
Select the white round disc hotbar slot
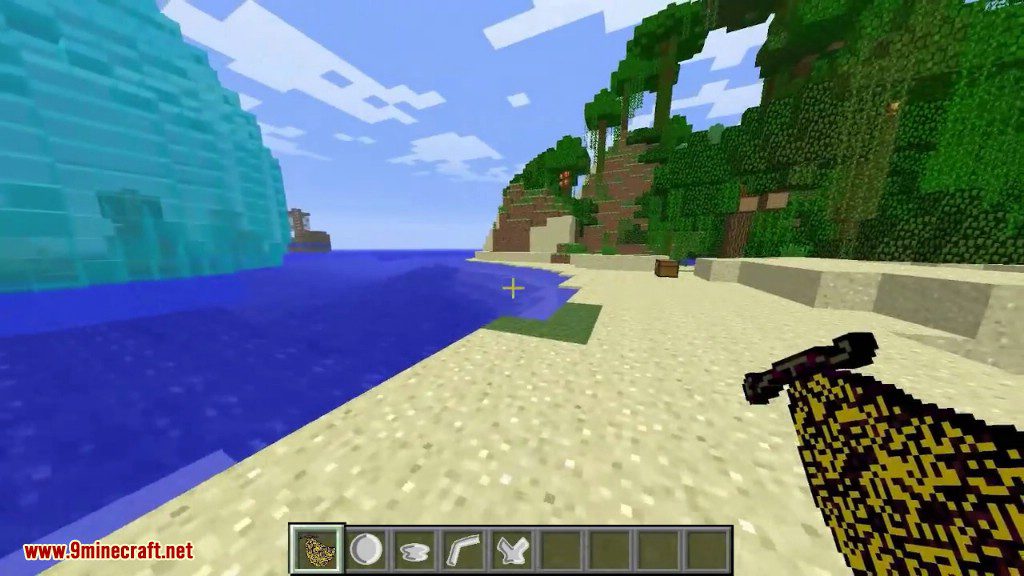(x=366, y=549)
